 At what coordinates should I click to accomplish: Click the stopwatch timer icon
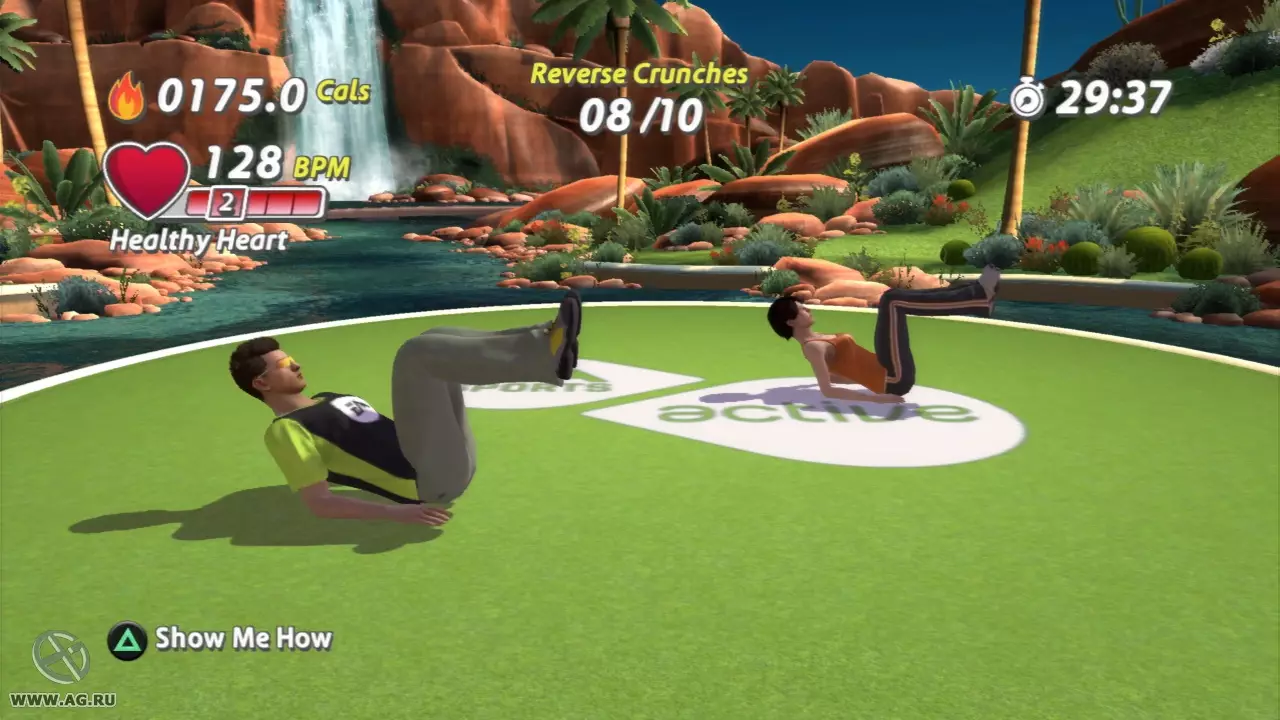[x=1028, y=95]
